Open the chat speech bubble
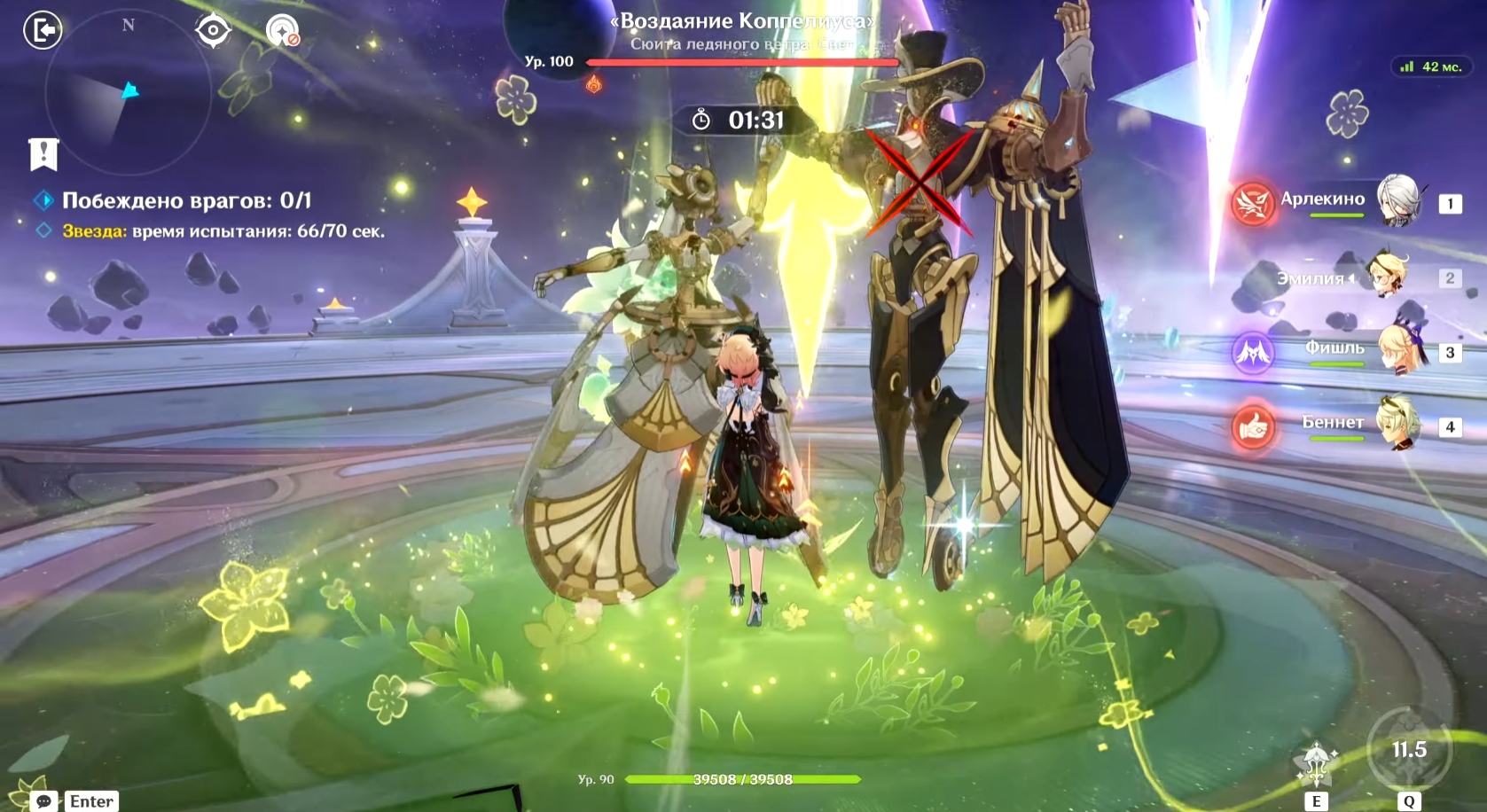 43,800
